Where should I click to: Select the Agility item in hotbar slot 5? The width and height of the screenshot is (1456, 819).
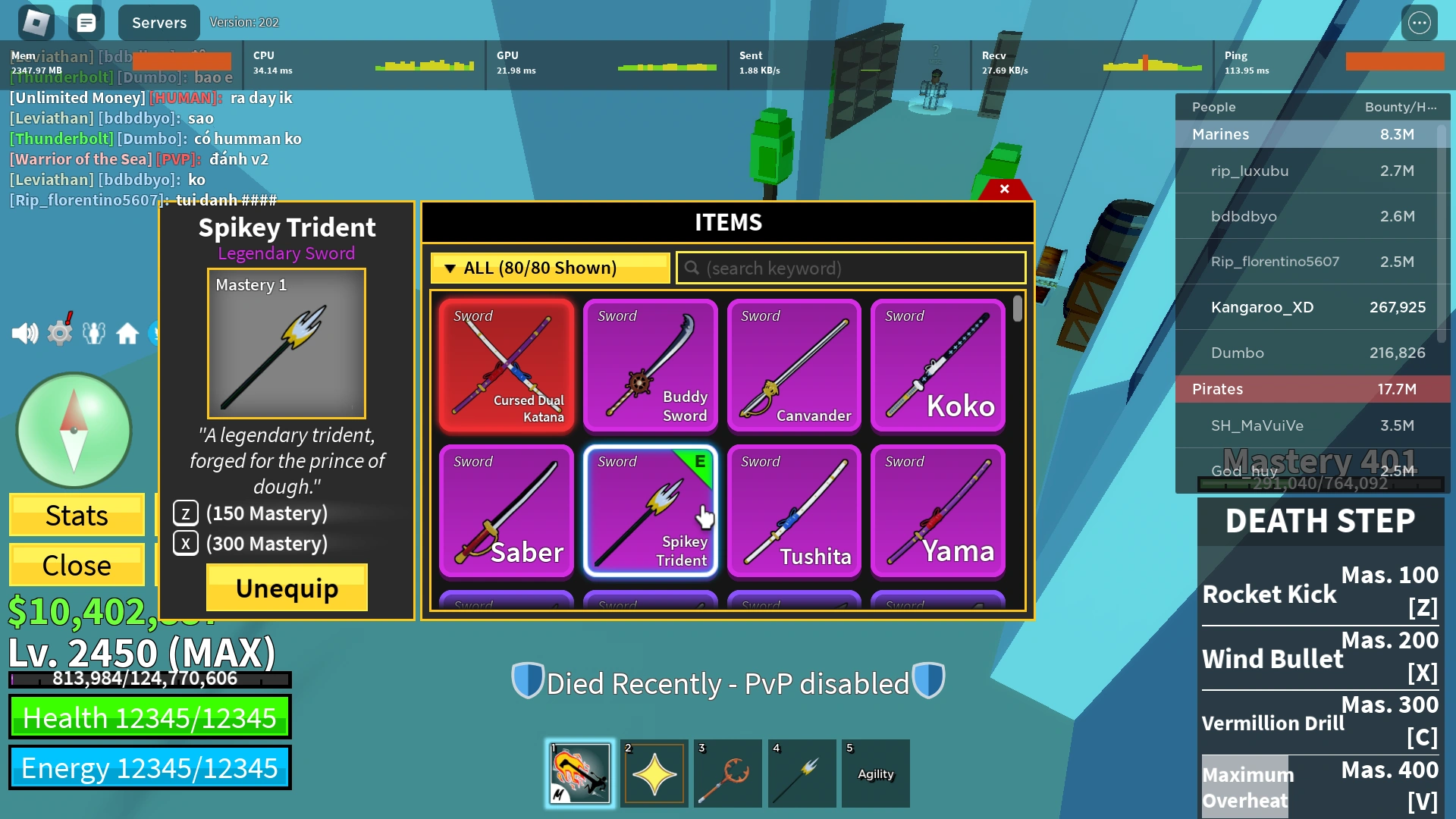(875, 773)
